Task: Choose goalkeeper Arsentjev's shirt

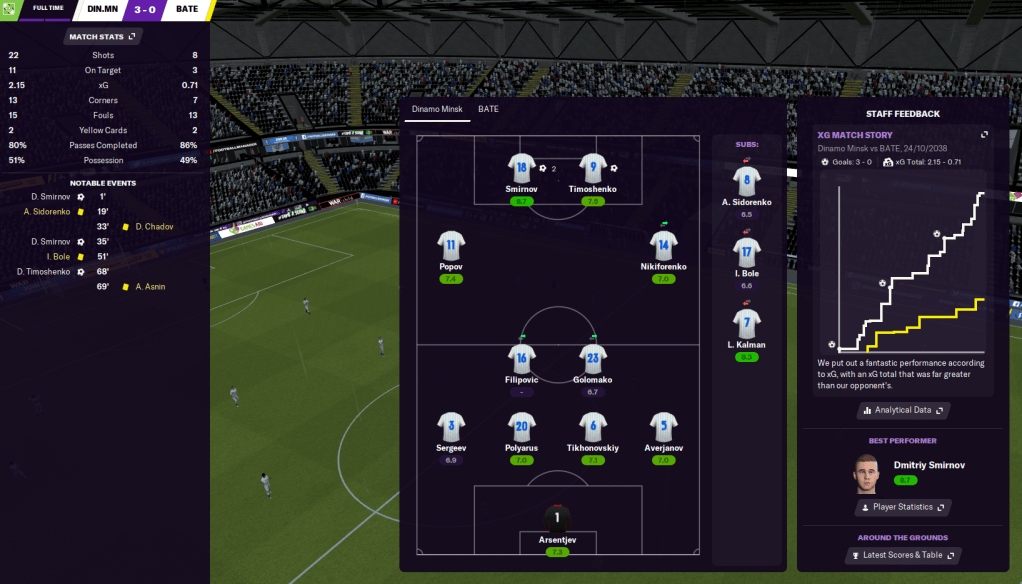Action: tap(557, 519)
